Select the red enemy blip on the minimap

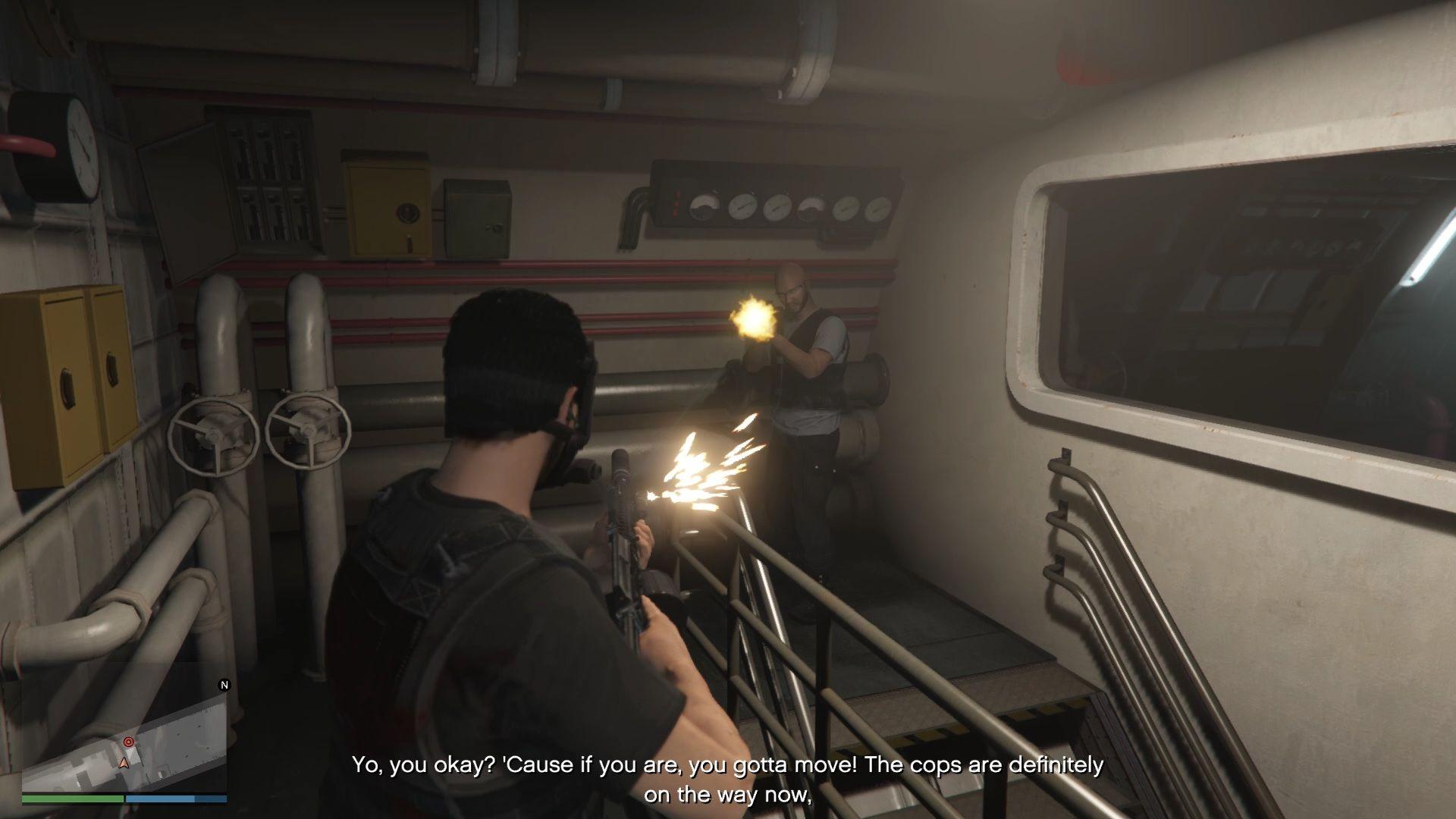[x=128, y=742]
